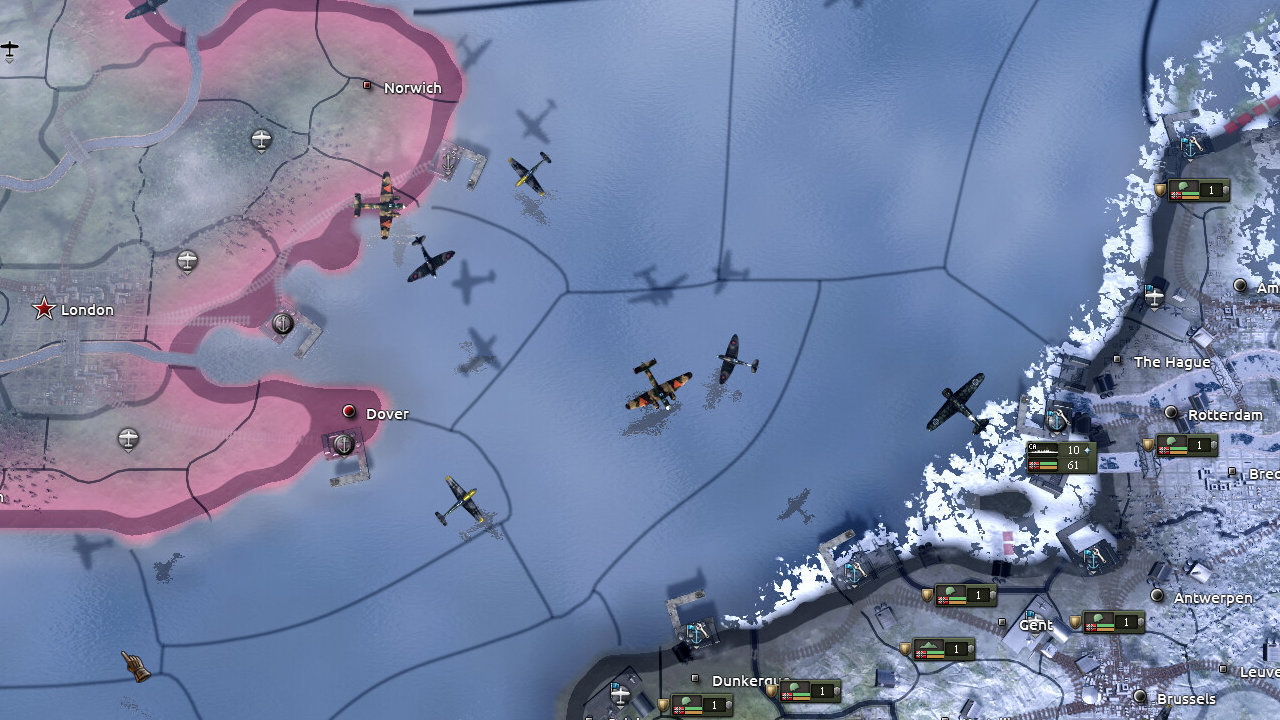Click the air base icon south of Dover
Viewport: 1280px width, 720px height.
[128, 439]
